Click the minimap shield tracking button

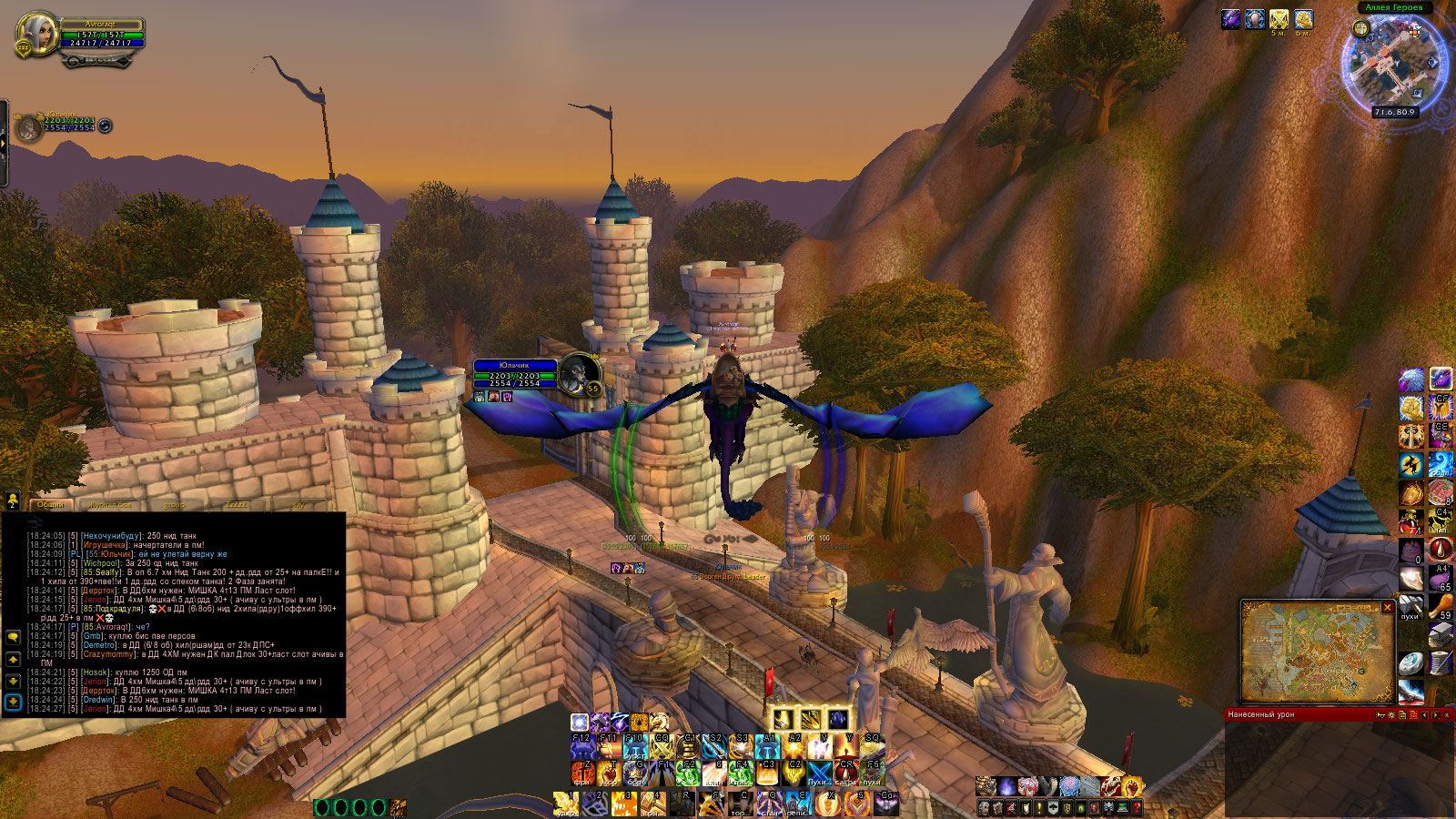click(x=1360, y=28)
